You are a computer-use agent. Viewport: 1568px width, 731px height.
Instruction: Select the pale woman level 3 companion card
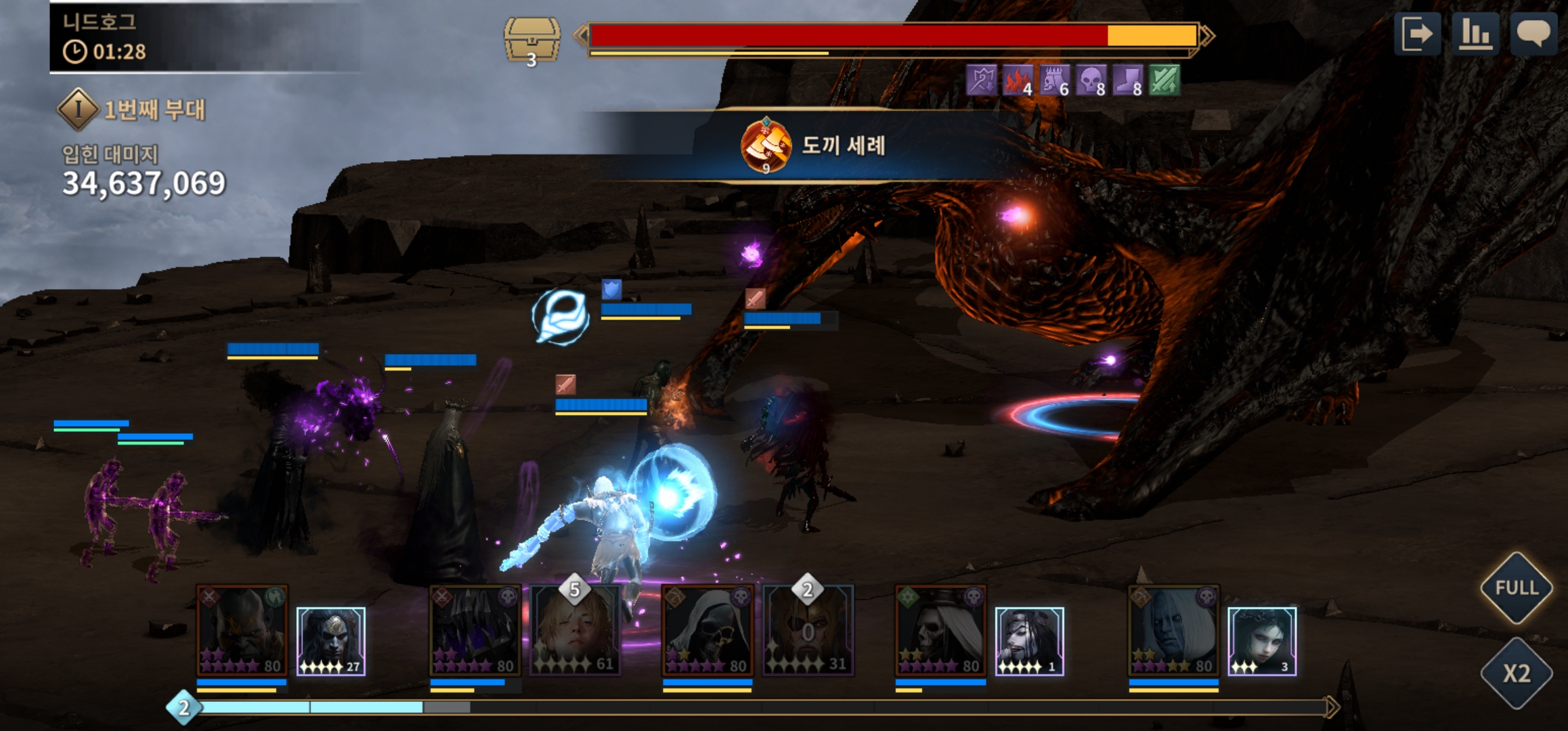click(1262, 641)
